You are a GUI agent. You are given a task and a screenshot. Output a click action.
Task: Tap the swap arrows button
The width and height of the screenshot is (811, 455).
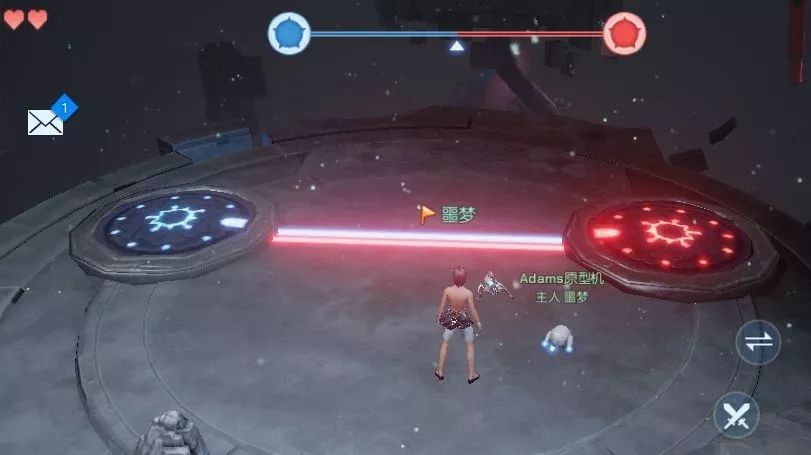[758, 343]
